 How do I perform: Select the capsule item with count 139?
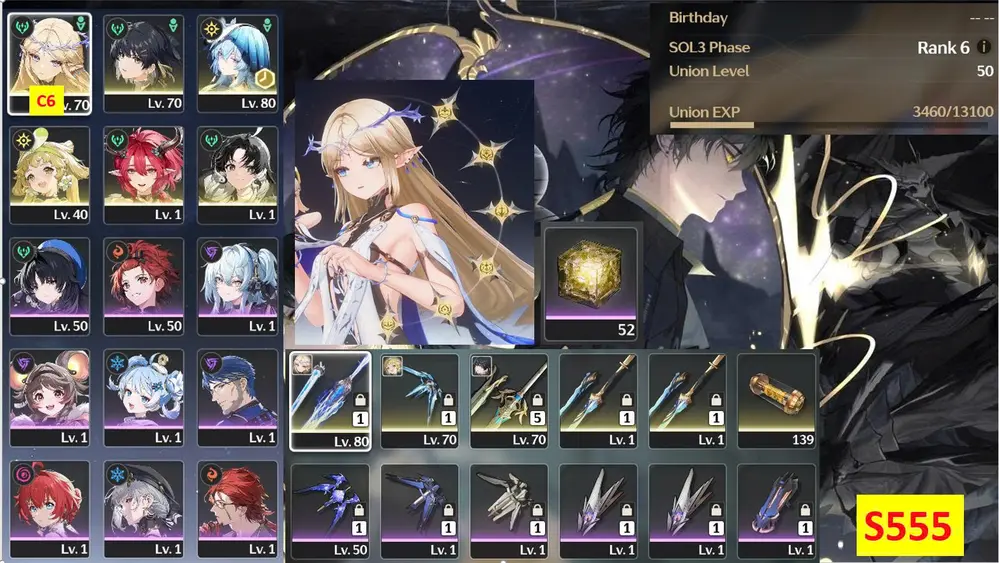pos(776,400)
